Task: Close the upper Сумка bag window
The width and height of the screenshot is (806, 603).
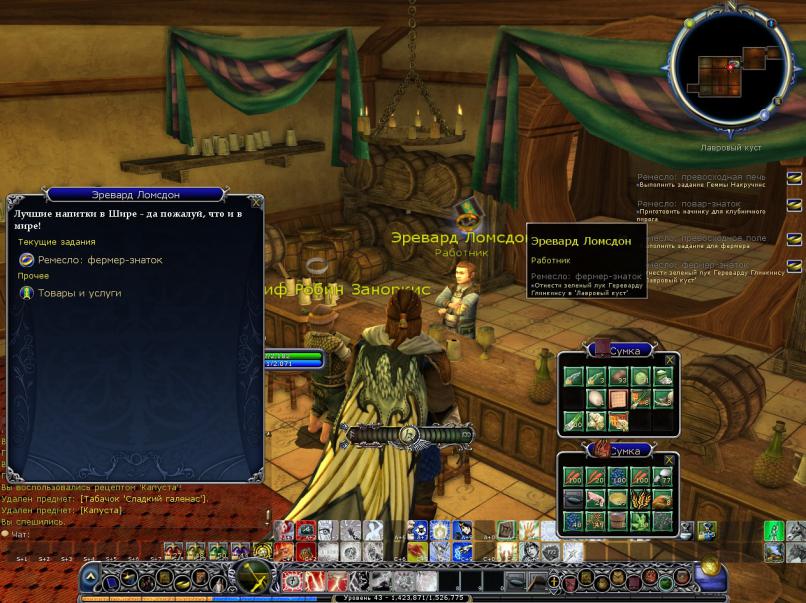Action: (670, 360)
